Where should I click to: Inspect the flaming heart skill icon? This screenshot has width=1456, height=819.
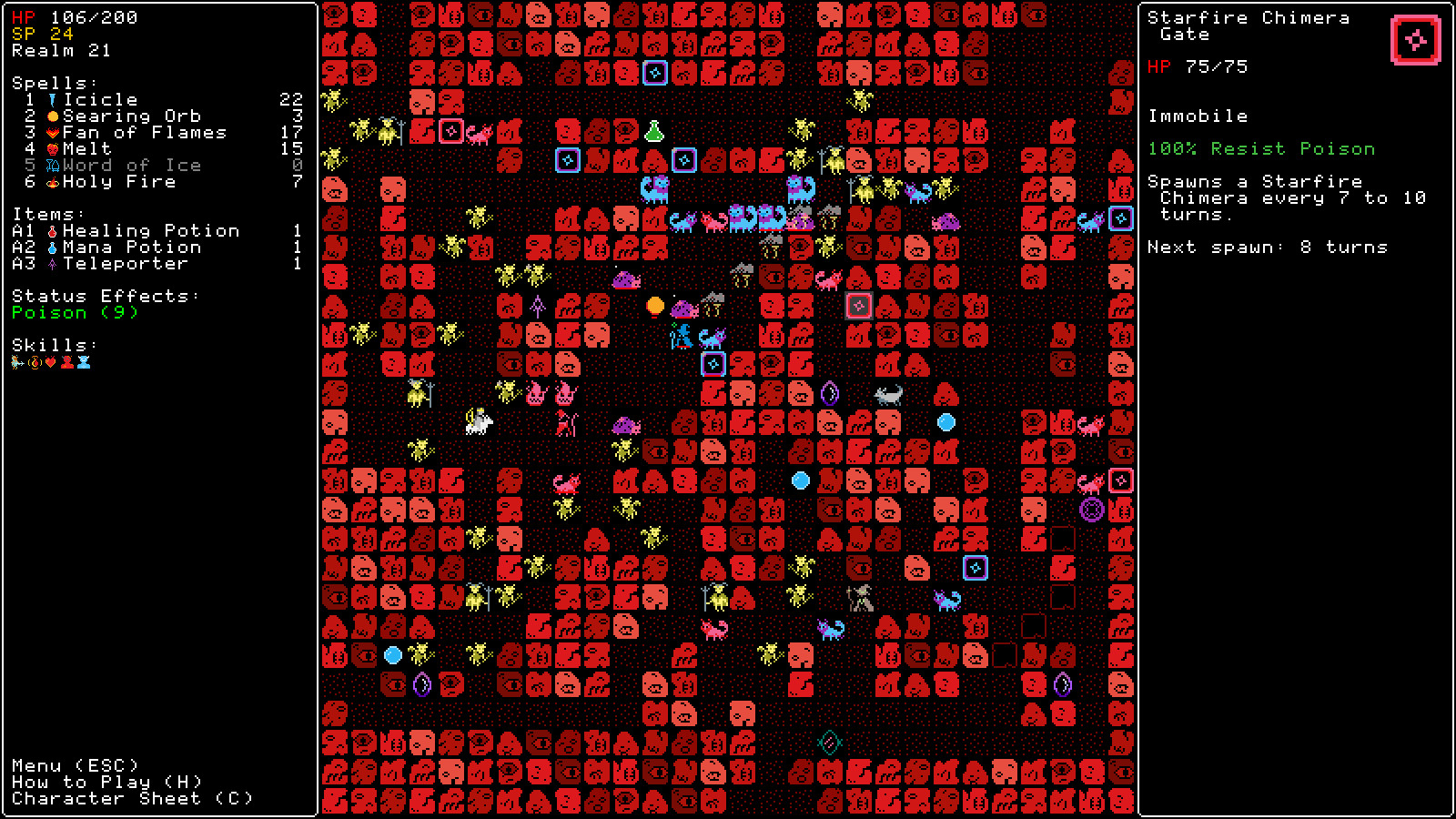click(x=50, y=361)
